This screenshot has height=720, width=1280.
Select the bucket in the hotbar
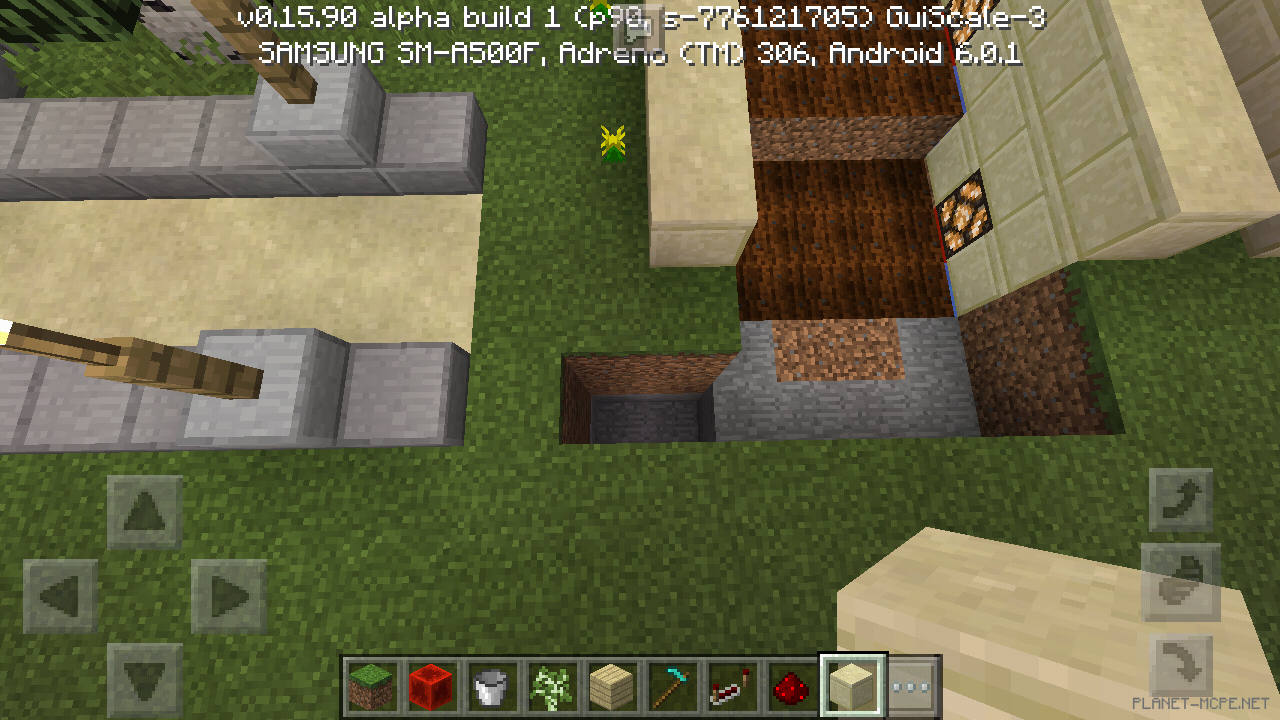coord(491,685)
